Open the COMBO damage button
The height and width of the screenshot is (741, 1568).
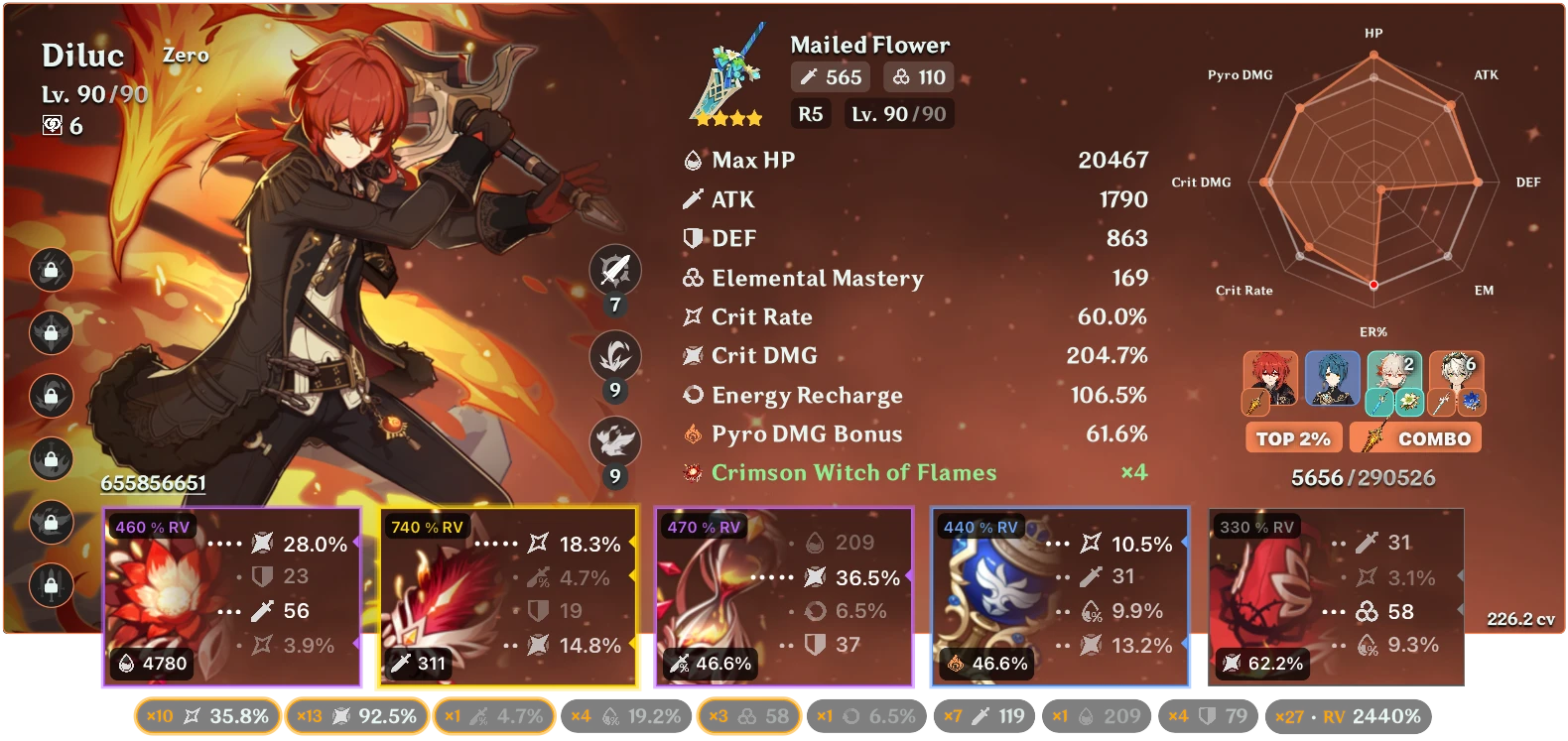1416,437
